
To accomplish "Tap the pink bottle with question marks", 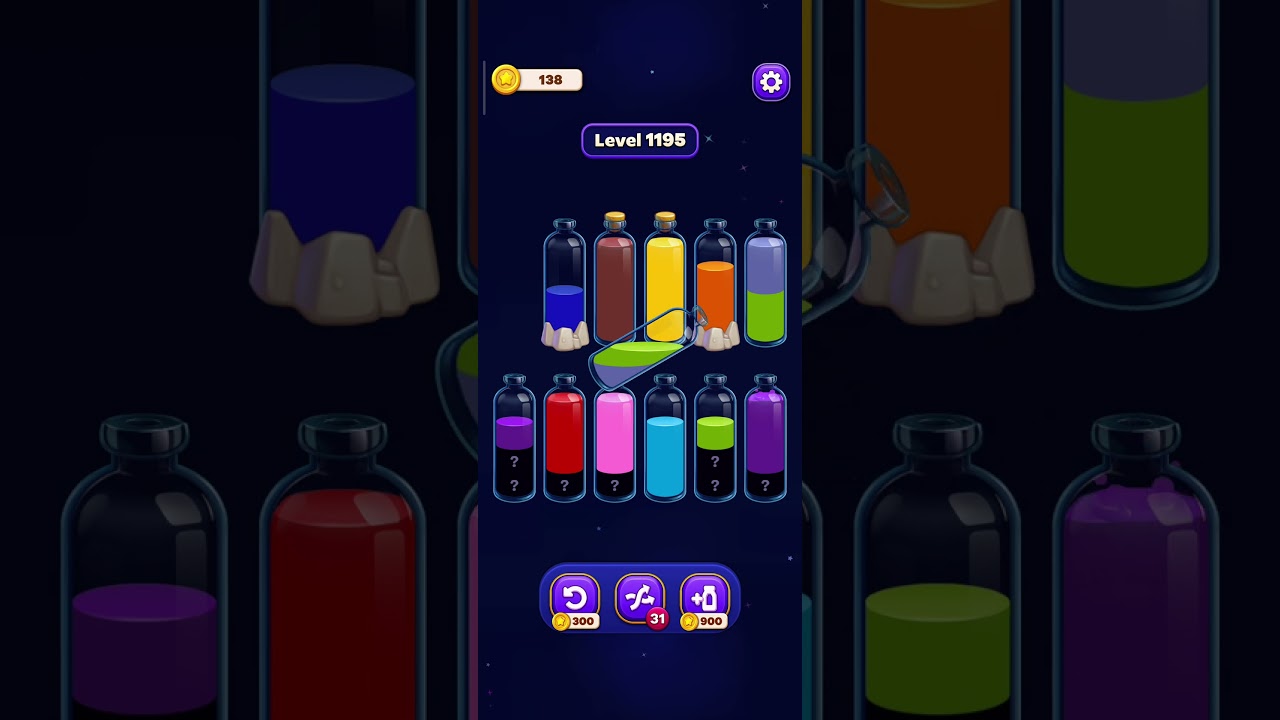I will point(615,440).
